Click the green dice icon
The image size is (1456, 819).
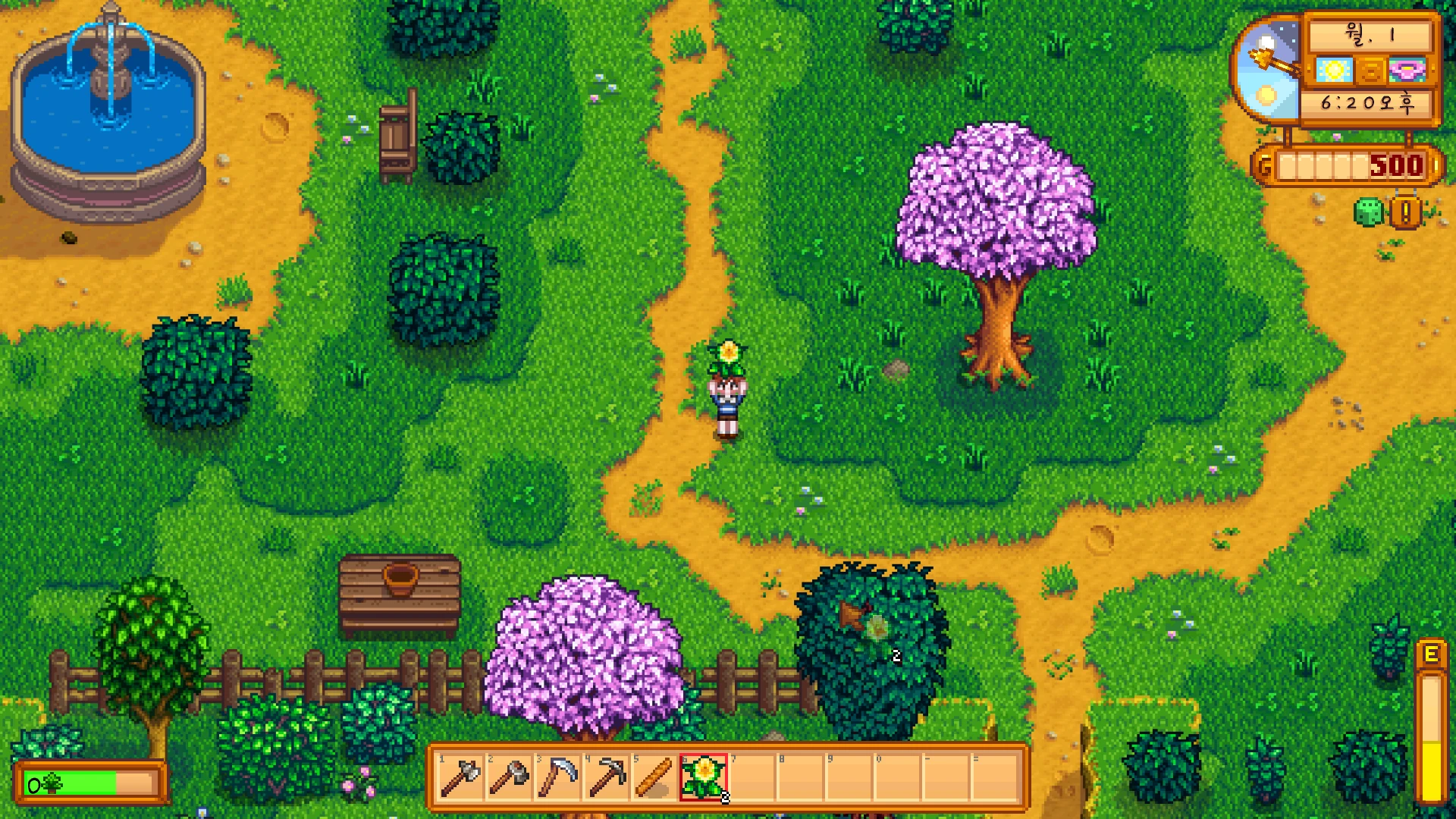click(x=1368, y=212)
